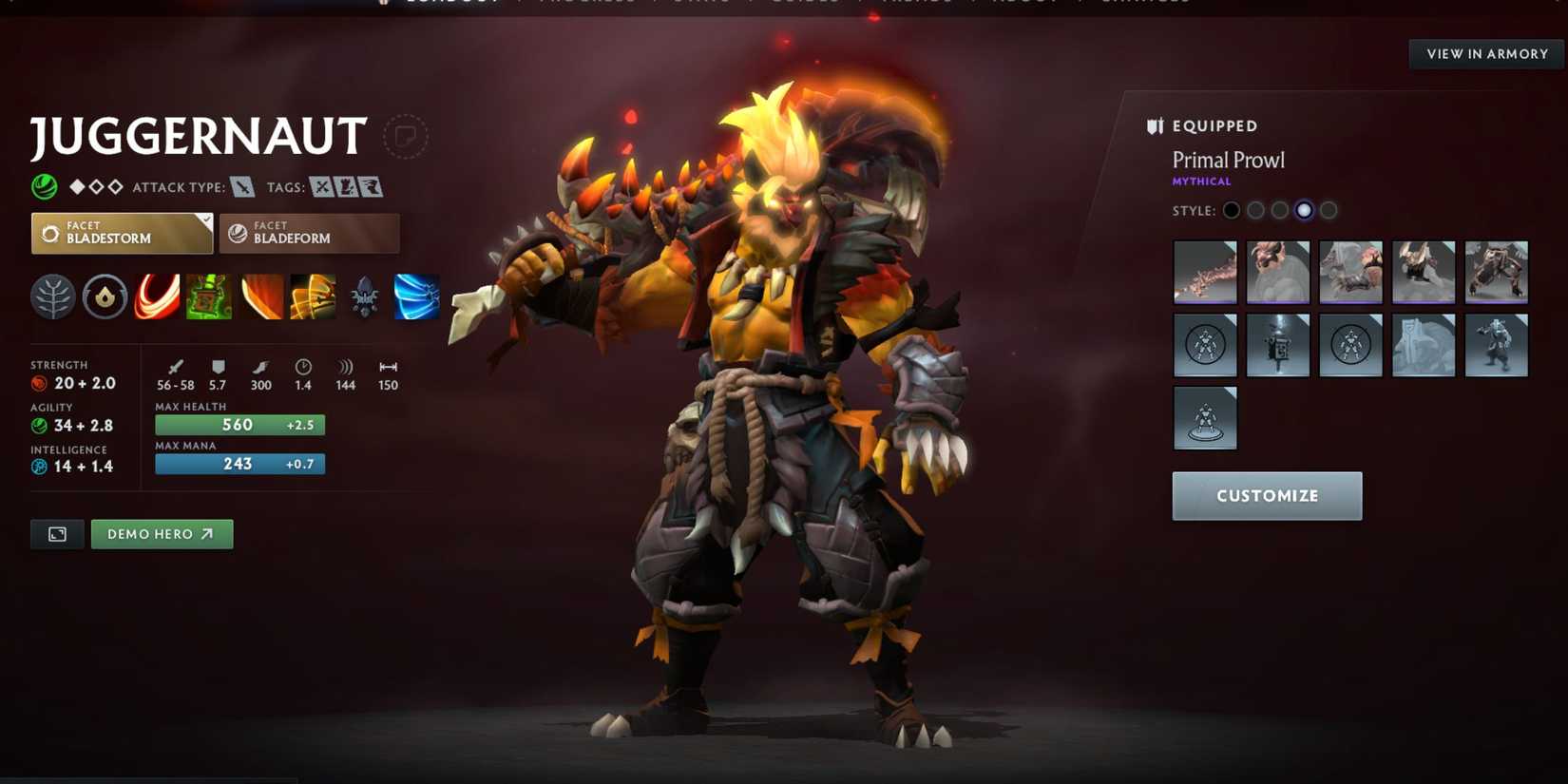Select the Blade Dance ability icon

pyautogui.click(x=260, y=296)
